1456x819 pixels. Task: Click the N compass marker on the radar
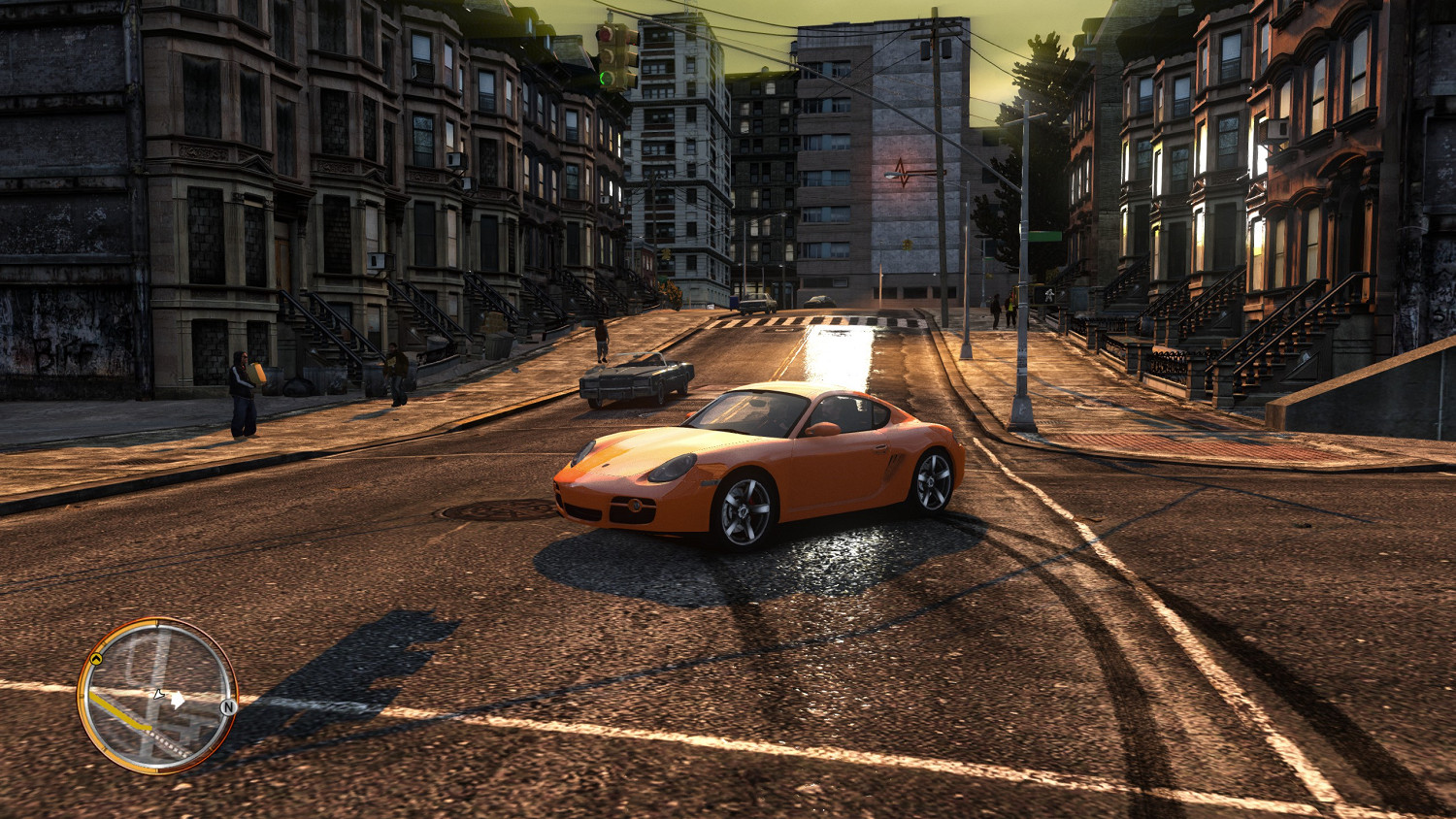click(x=229, y=706)
